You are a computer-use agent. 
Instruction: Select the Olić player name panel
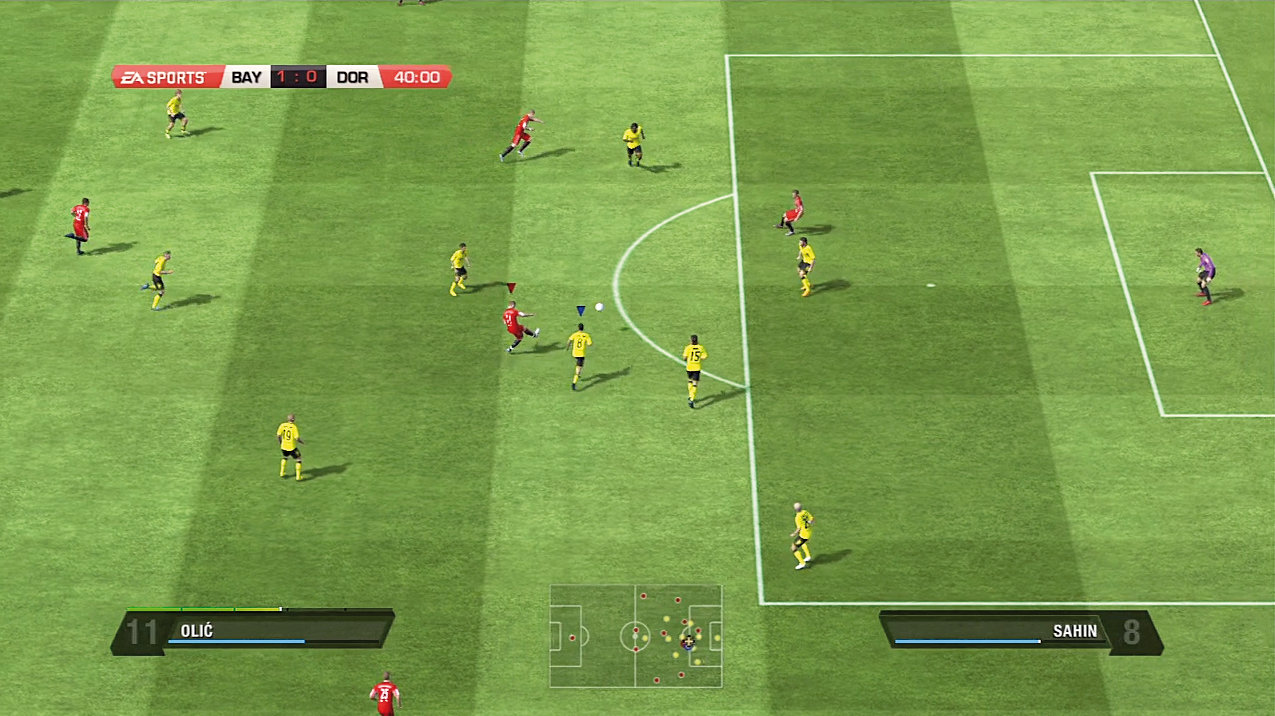pos(254,631)
